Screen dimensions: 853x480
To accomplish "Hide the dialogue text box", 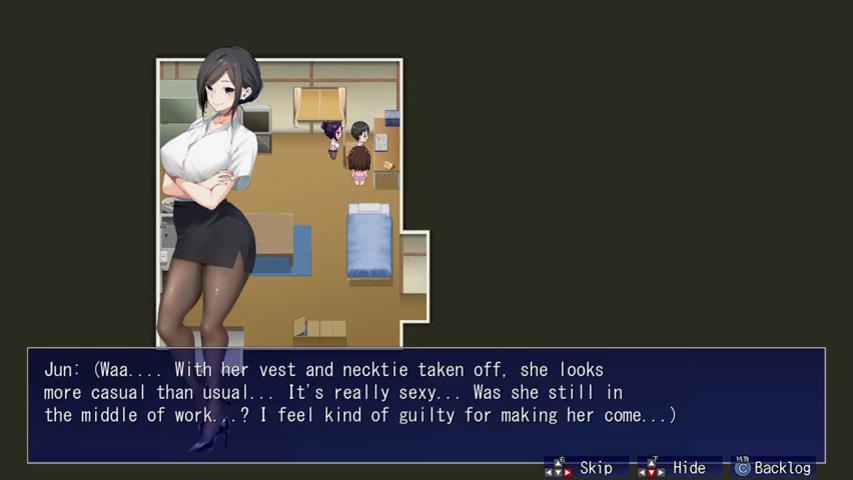I will (x=678, y=468).
